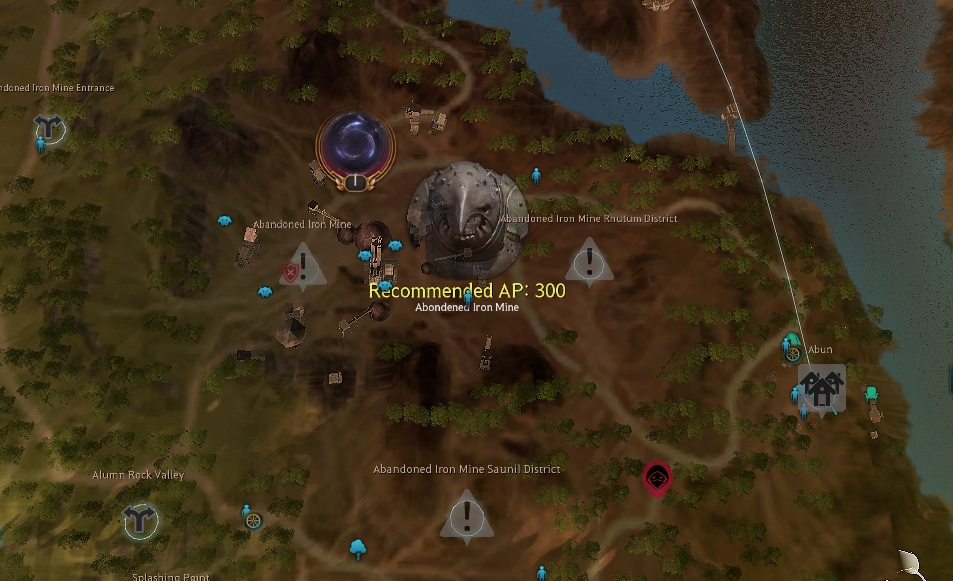This screenshot has width=953, height=581.
Task: Select the blue tree marker near Splashing Point
Action: (357, 547)
